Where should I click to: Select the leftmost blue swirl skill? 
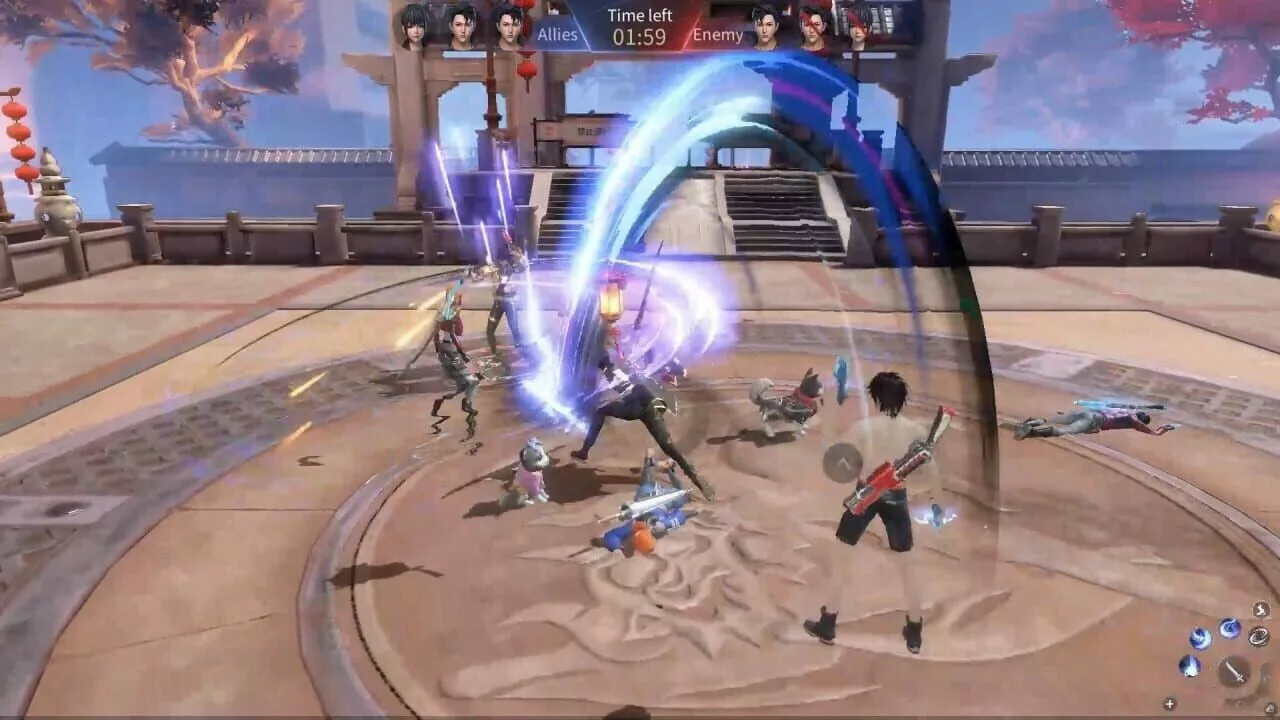coord(1200,637)
